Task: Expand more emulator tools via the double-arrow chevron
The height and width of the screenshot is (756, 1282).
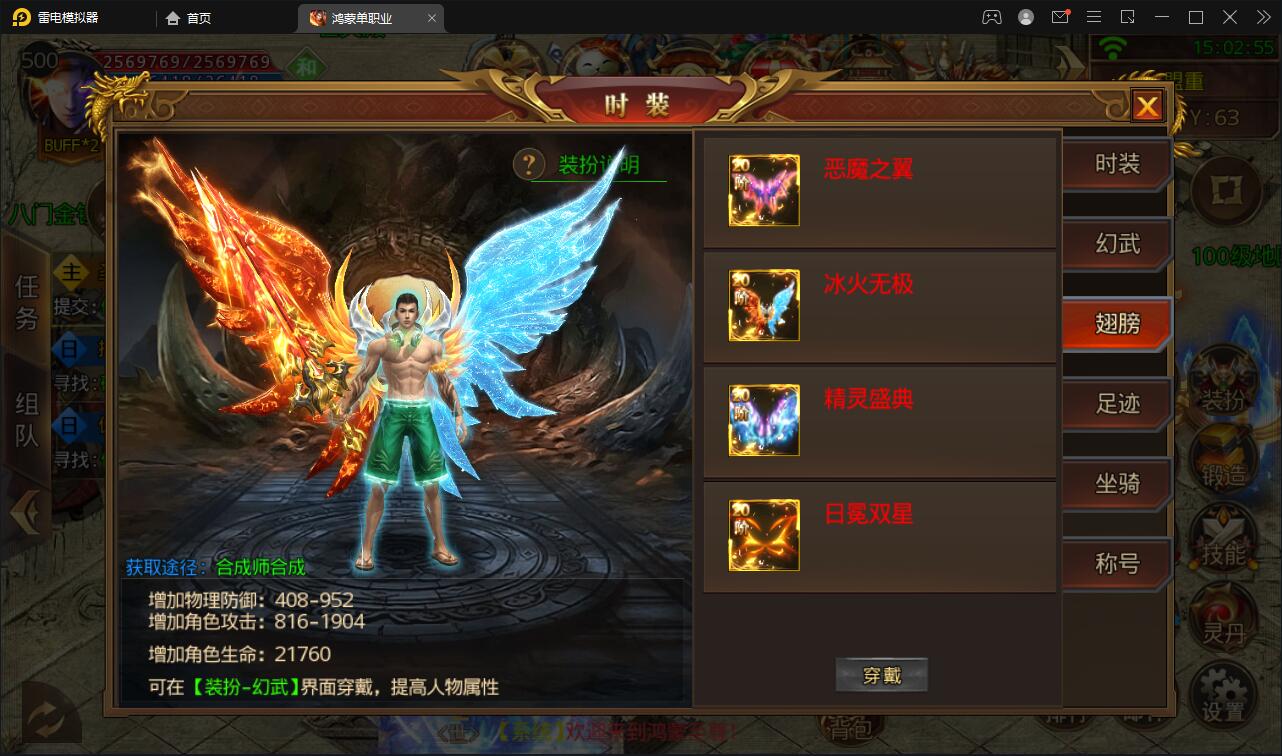Action: coord(1263,17)
